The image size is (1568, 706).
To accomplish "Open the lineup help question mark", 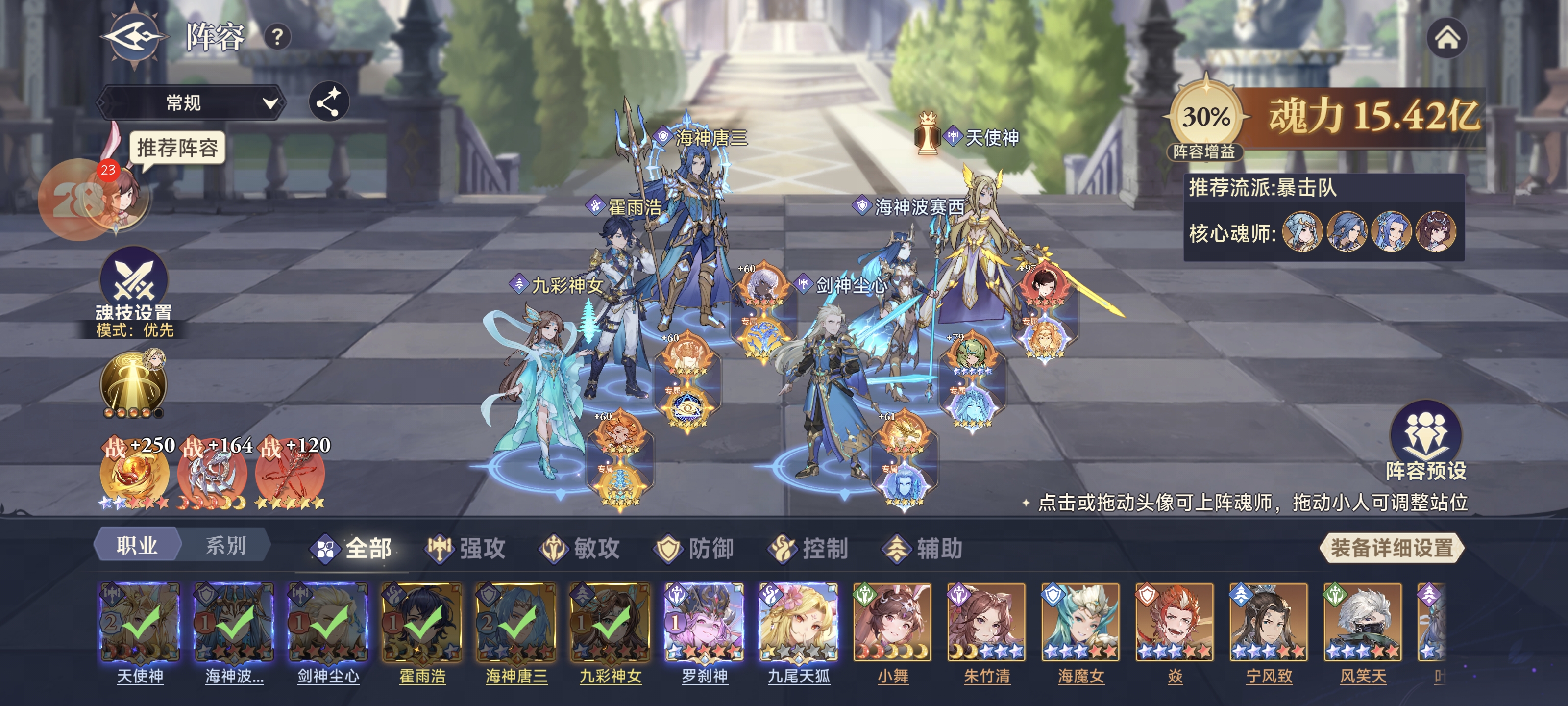I will (277, 38).
